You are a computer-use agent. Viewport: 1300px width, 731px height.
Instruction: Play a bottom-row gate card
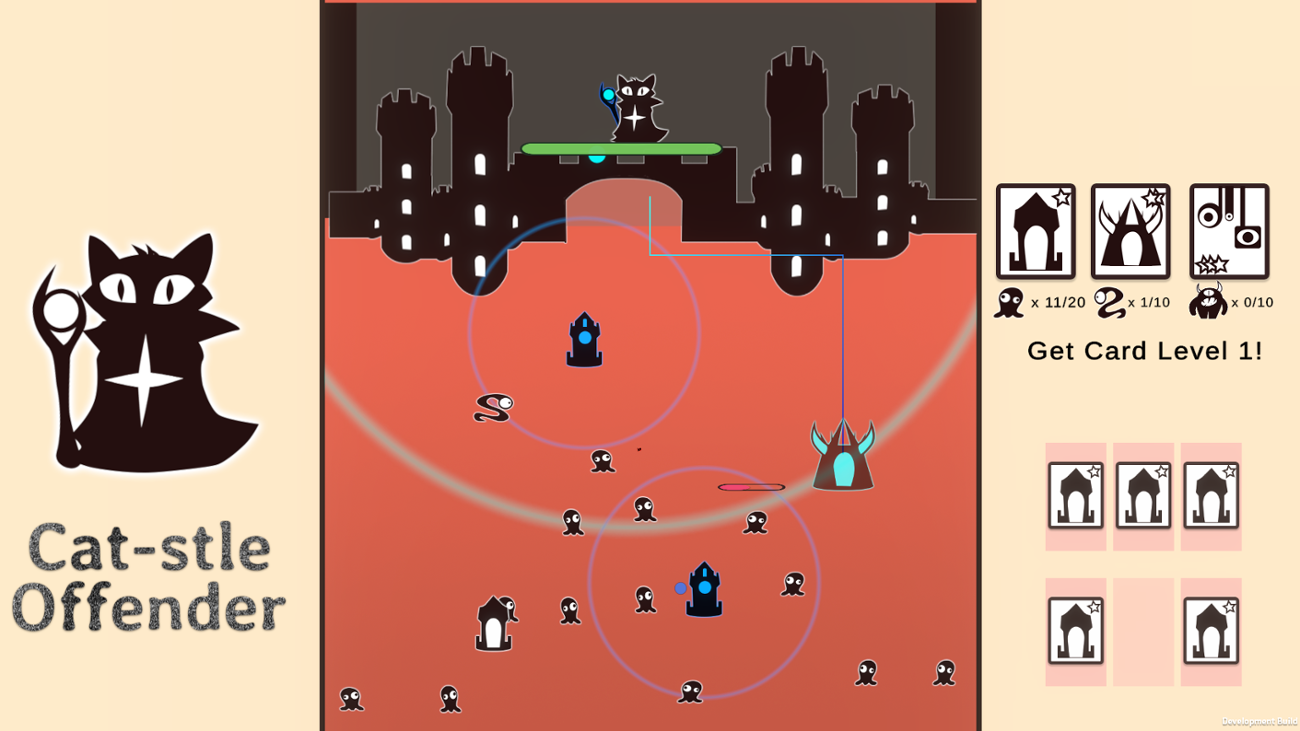click(x=1076, y=631)
